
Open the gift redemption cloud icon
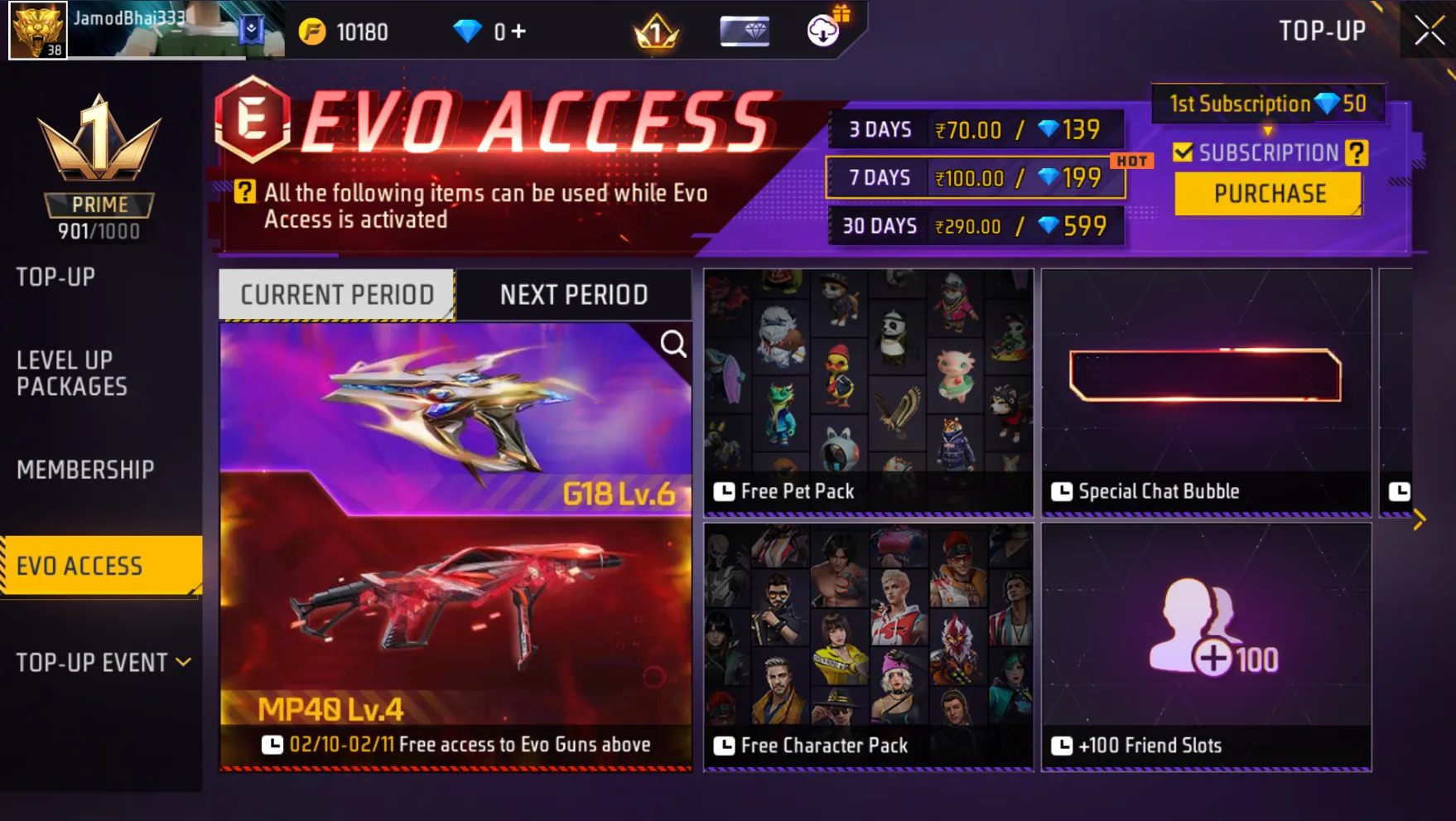click(x=821, y=31)
